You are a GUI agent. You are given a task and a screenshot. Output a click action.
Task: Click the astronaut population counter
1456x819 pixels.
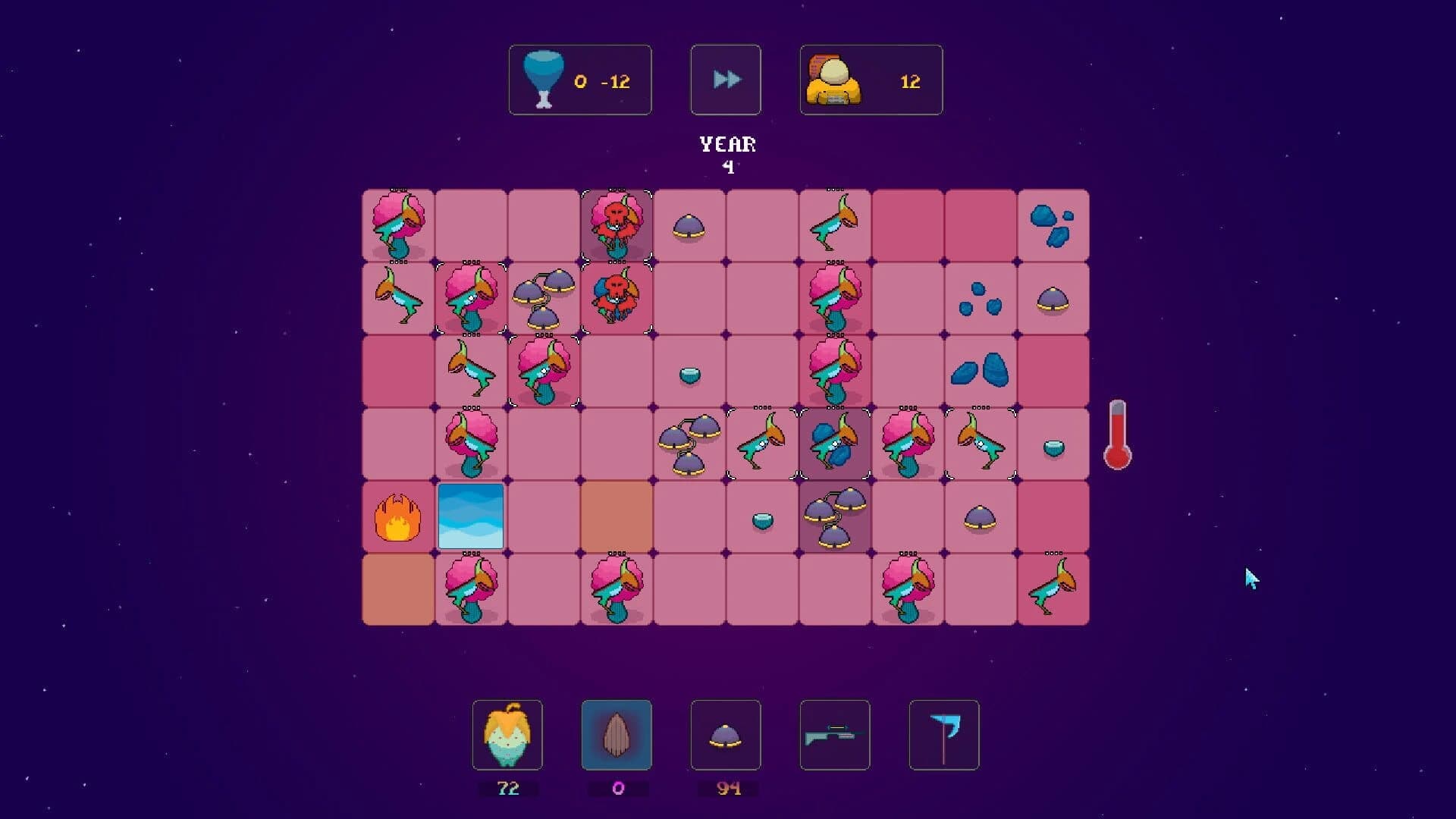point(871,80)
